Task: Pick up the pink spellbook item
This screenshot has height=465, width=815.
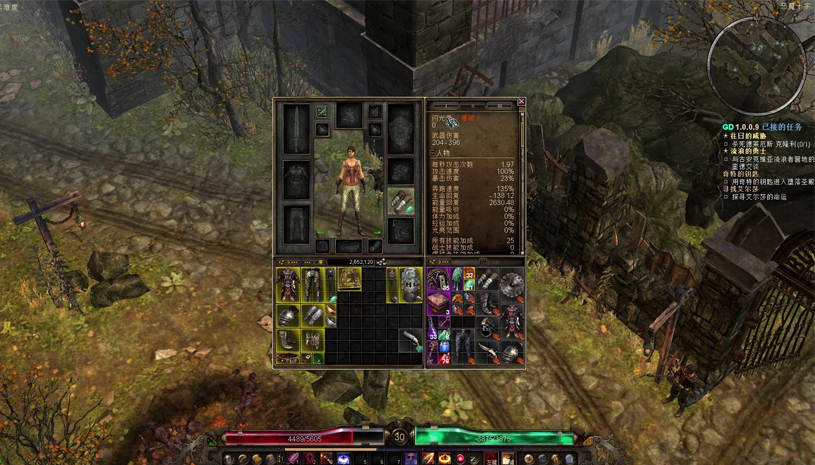Action: tap(440, 302)
